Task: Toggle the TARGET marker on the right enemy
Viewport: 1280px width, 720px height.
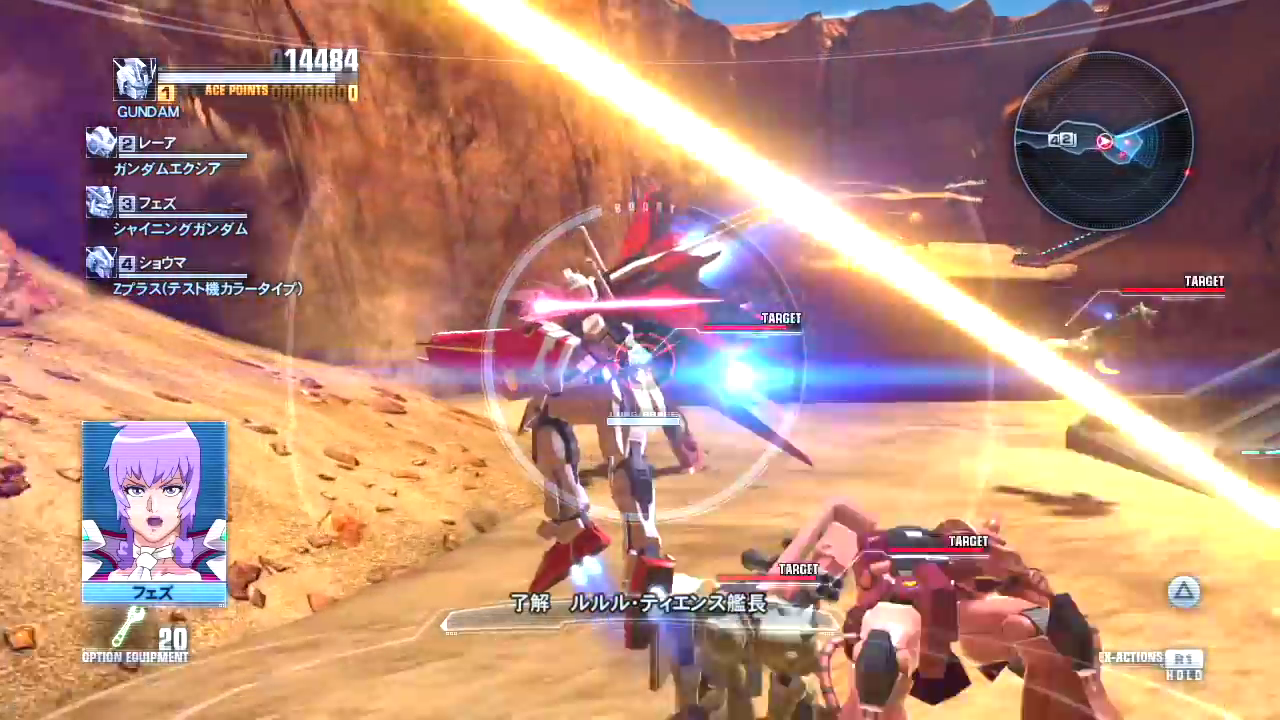Action: point(1204,281)
